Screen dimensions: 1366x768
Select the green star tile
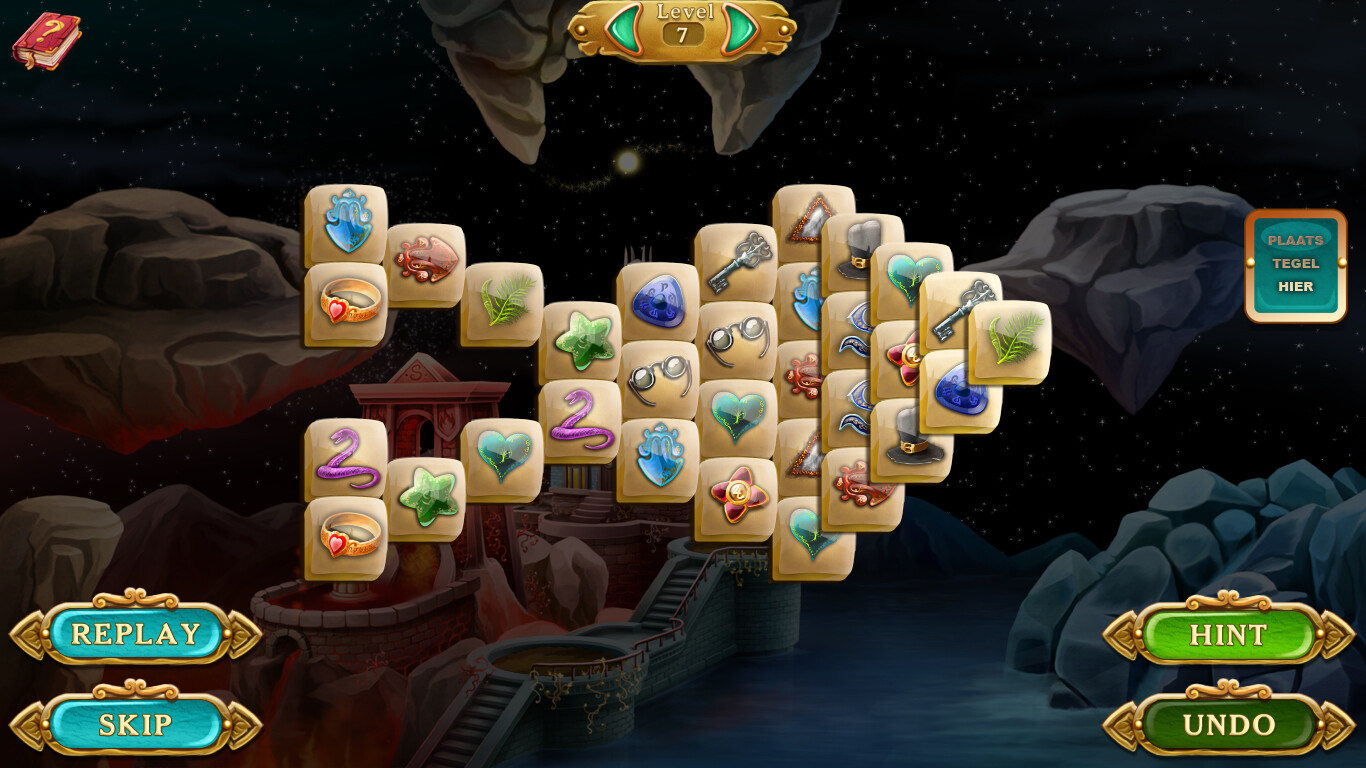point(585,342)
